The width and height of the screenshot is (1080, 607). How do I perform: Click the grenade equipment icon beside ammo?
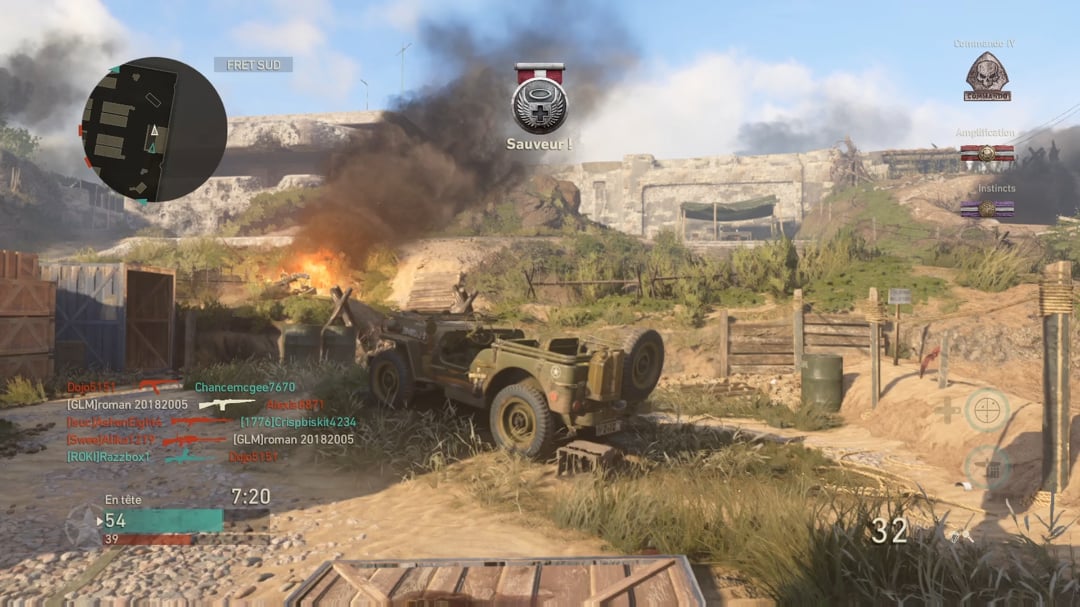[957, 535]
